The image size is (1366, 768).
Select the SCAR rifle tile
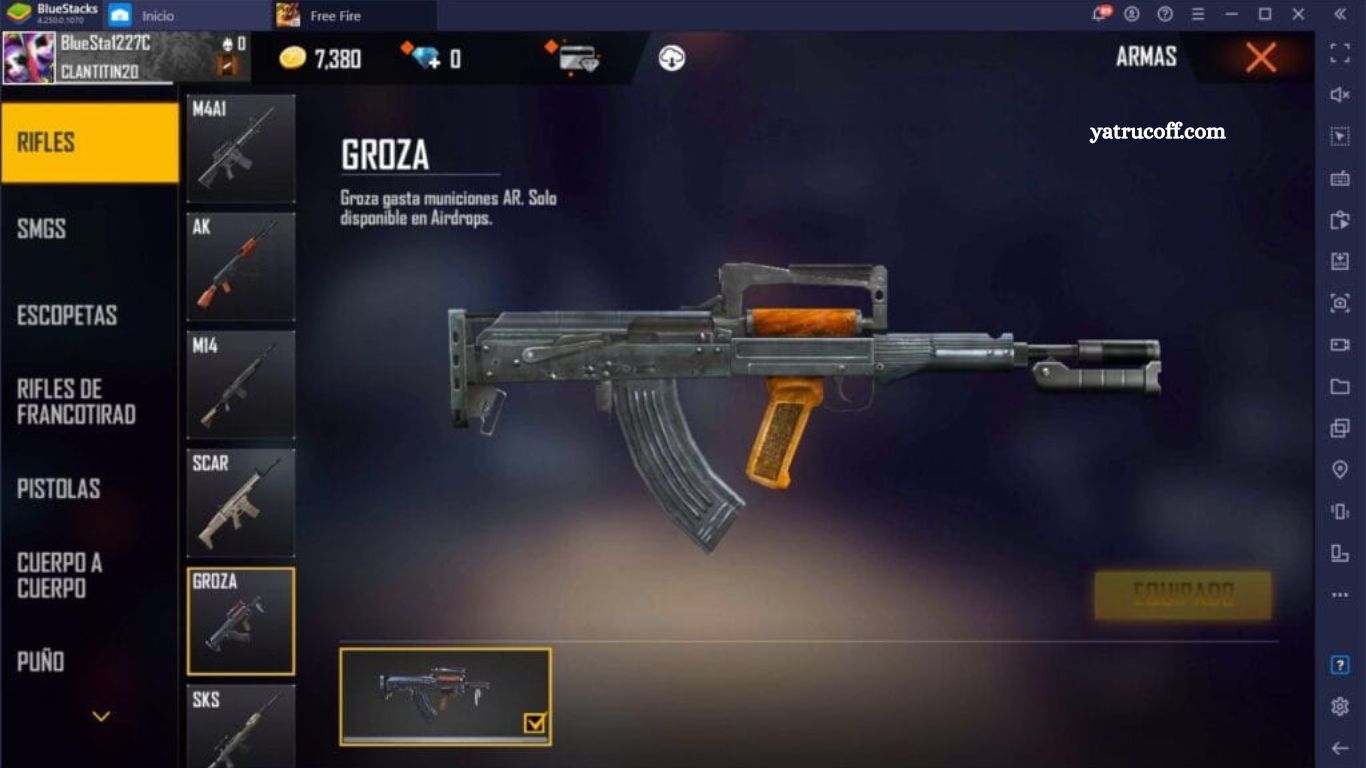coord(241,503)
